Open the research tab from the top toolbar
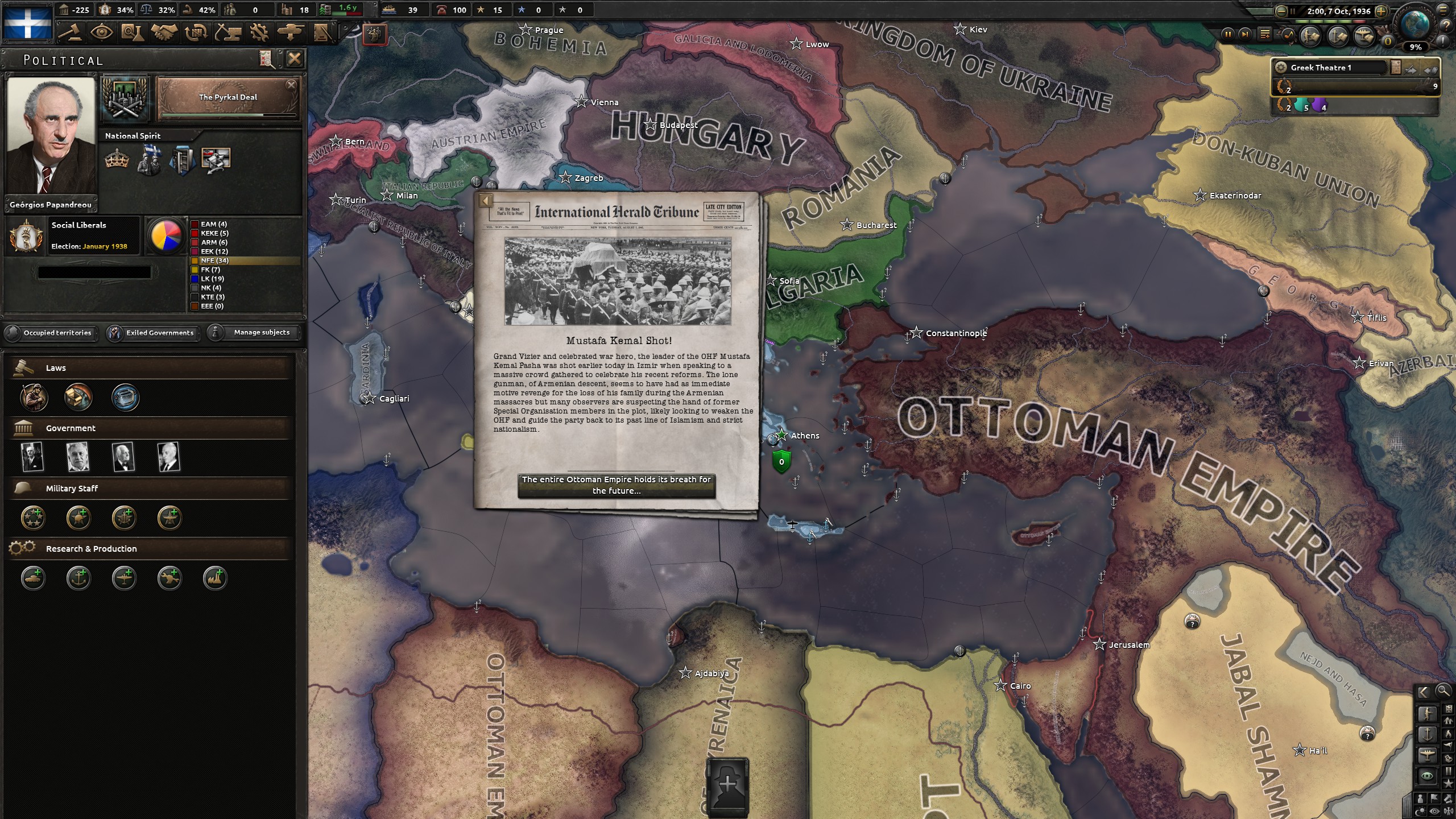This screenshot has height=819, width=1456. click(133, 33)
